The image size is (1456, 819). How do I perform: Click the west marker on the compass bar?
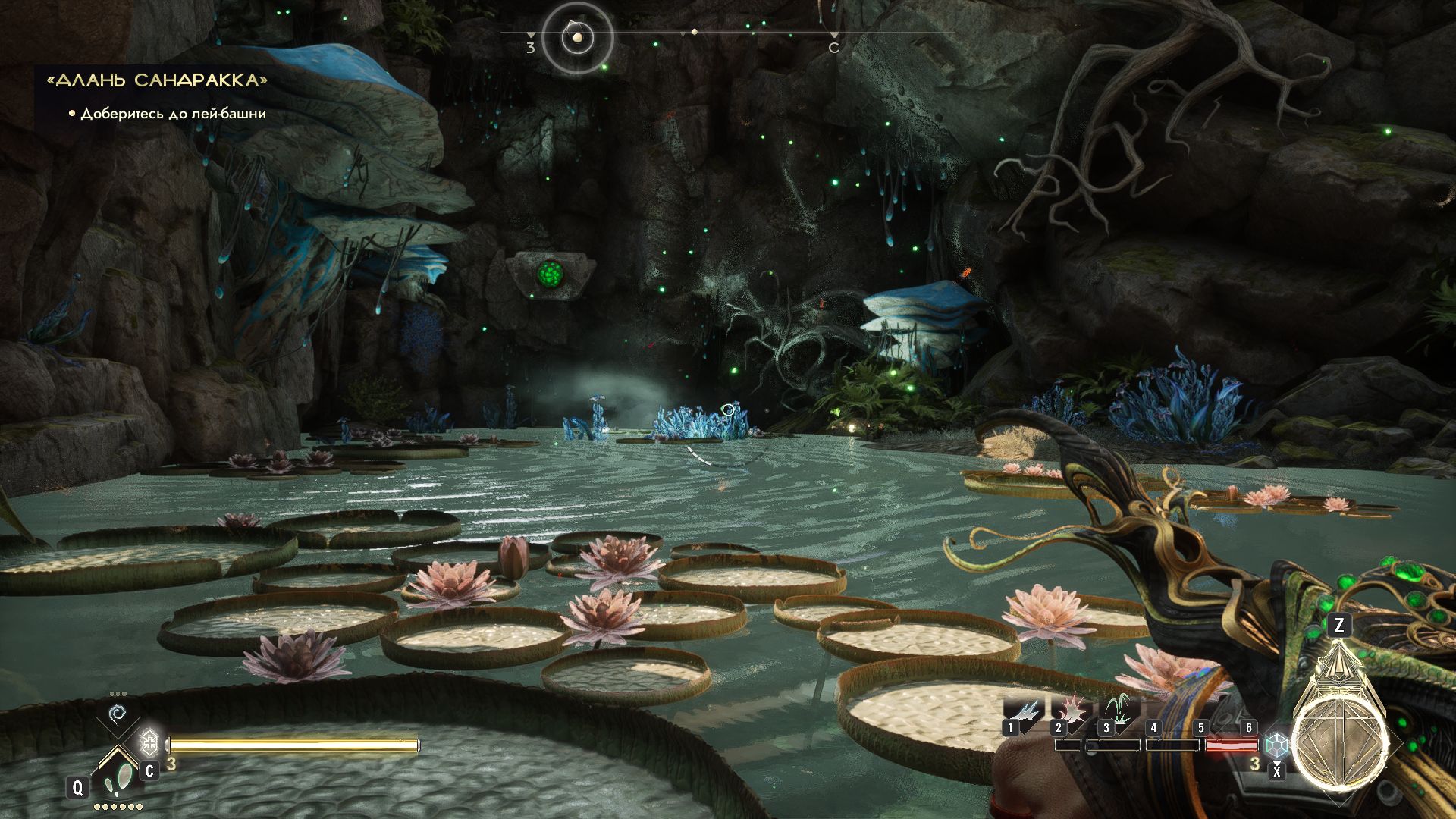(x=530, y=47)
